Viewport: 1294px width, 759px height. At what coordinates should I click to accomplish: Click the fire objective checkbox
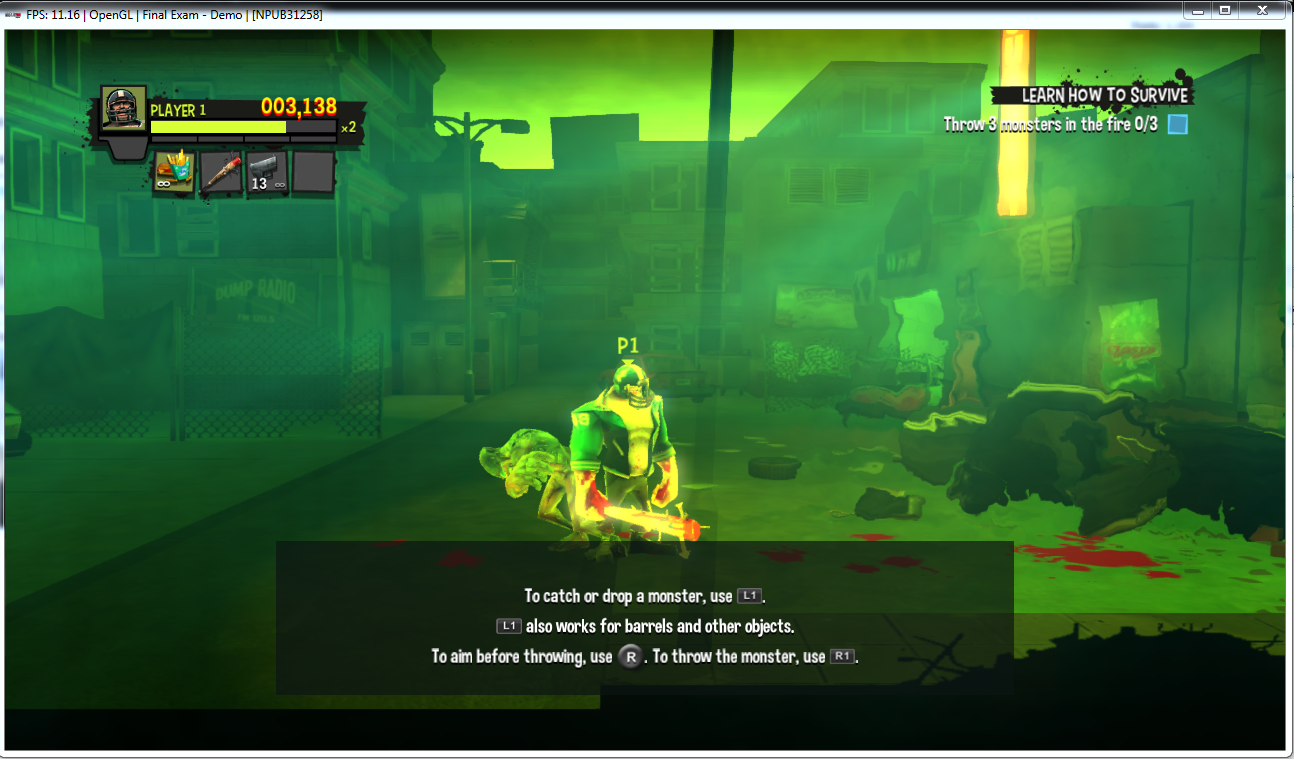(1178, 125)
